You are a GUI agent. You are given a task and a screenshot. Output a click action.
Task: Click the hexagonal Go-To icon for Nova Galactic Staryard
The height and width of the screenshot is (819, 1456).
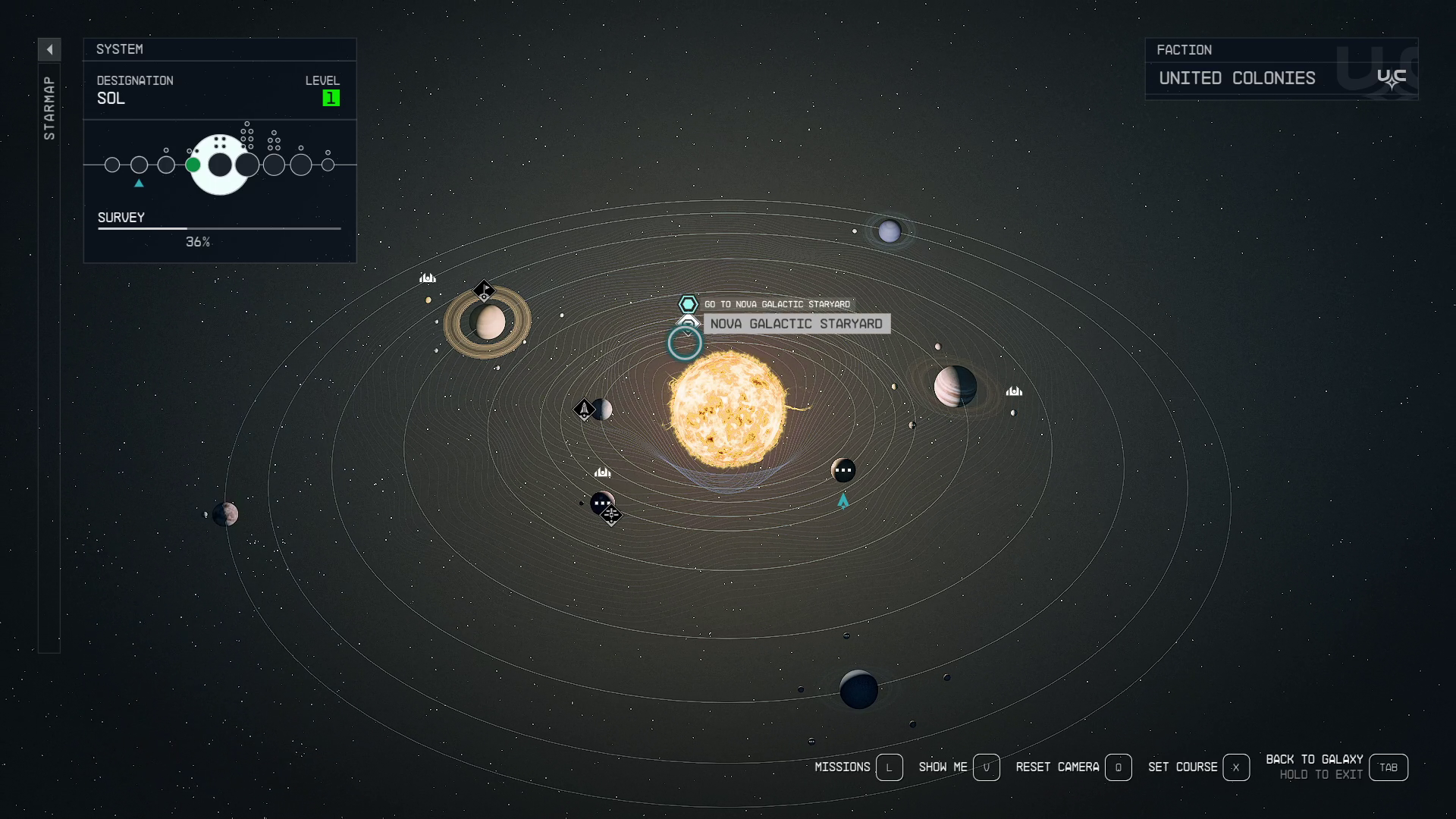[x=687, y=303]
